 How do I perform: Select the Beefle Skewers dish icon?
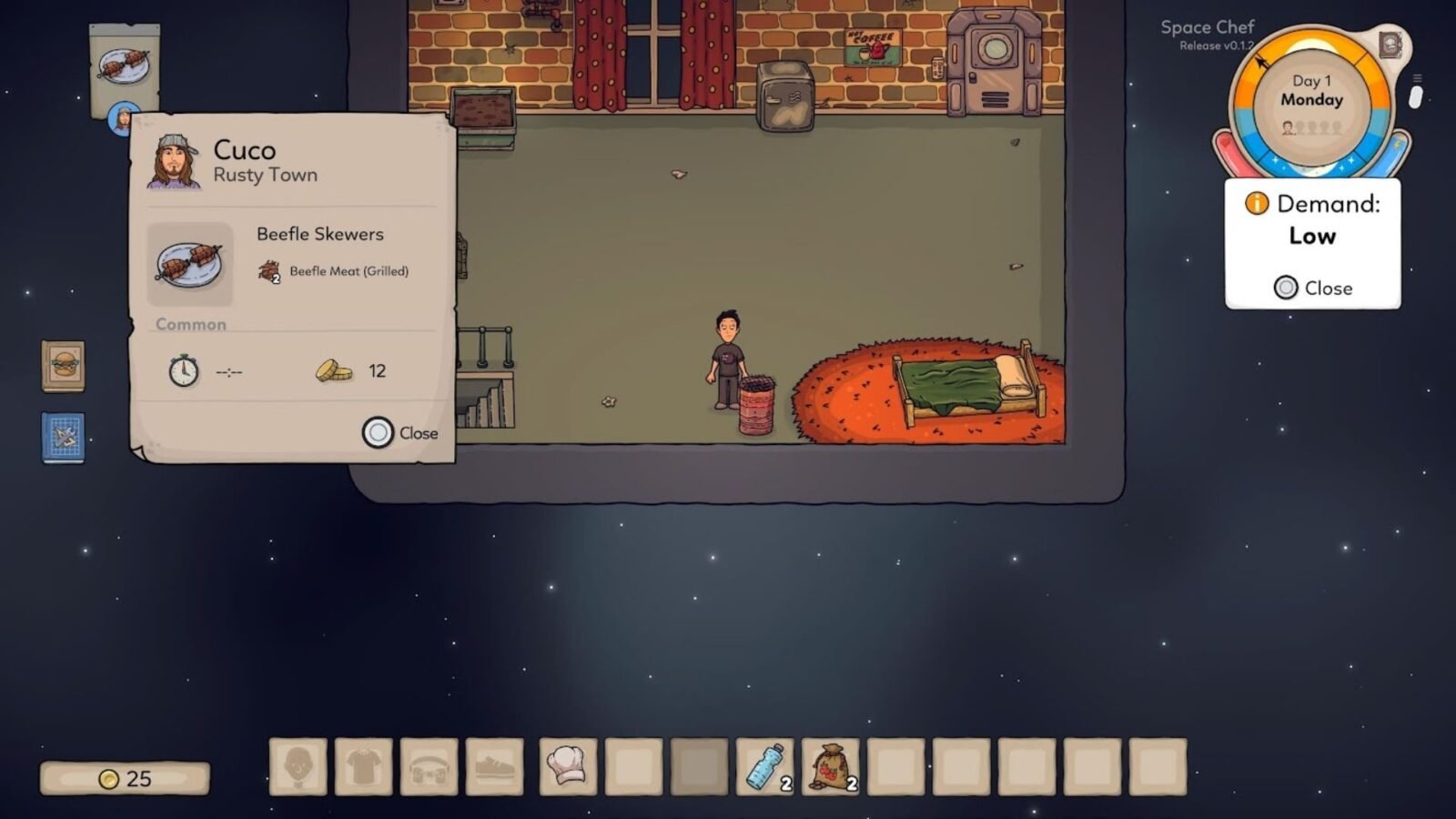[189, 264]
